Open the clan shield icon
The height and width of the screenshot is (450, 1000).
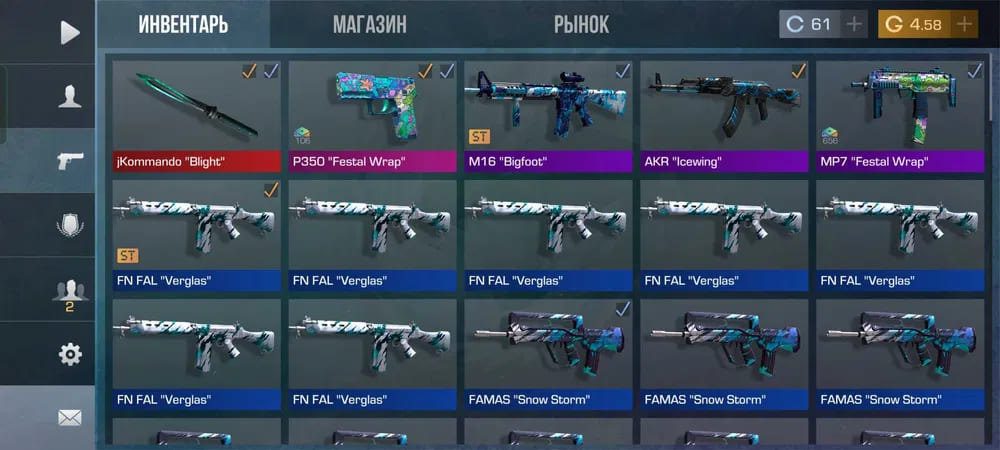69,226
